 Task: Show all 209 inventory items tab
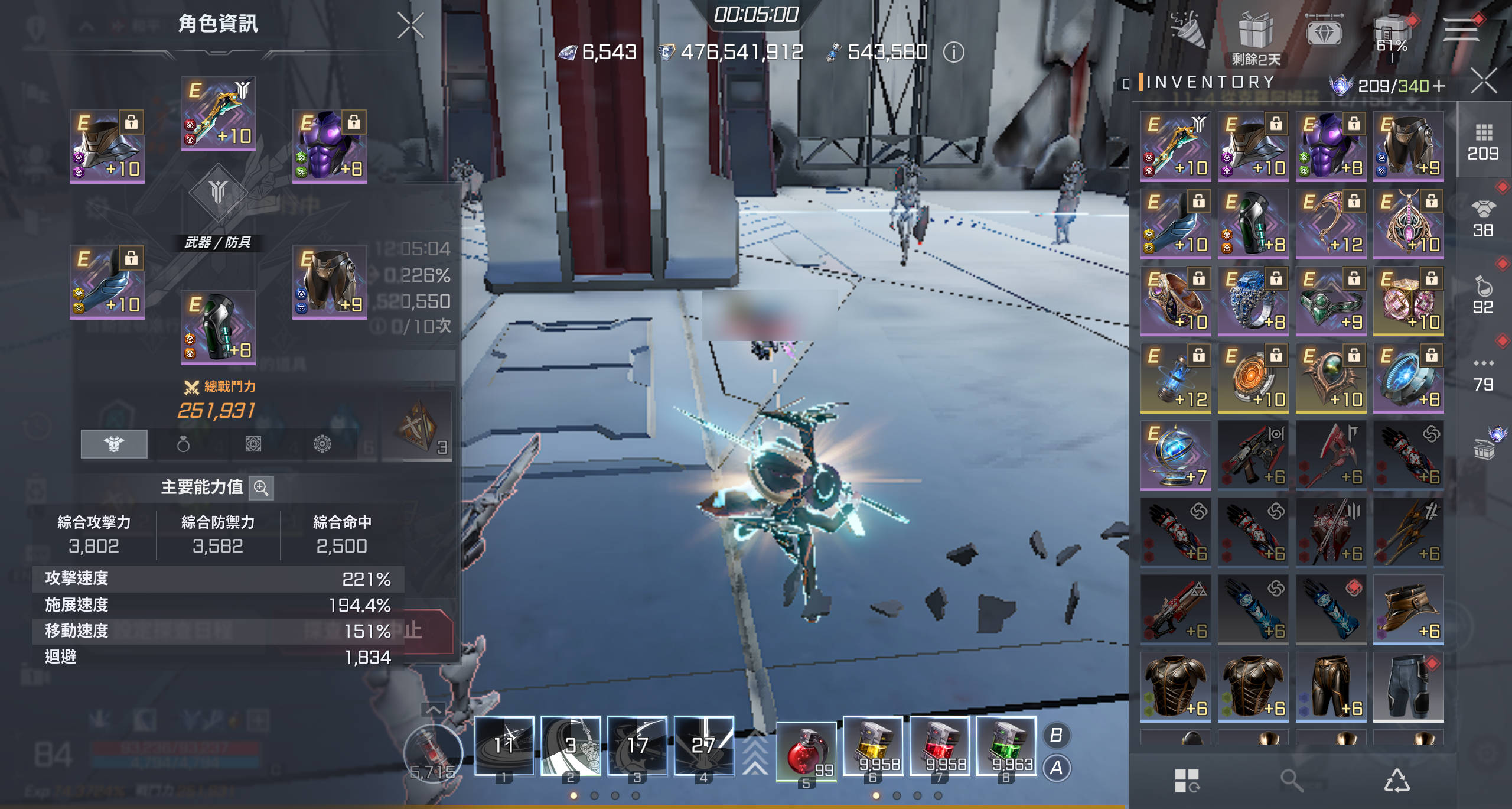tap(1483, 141)
